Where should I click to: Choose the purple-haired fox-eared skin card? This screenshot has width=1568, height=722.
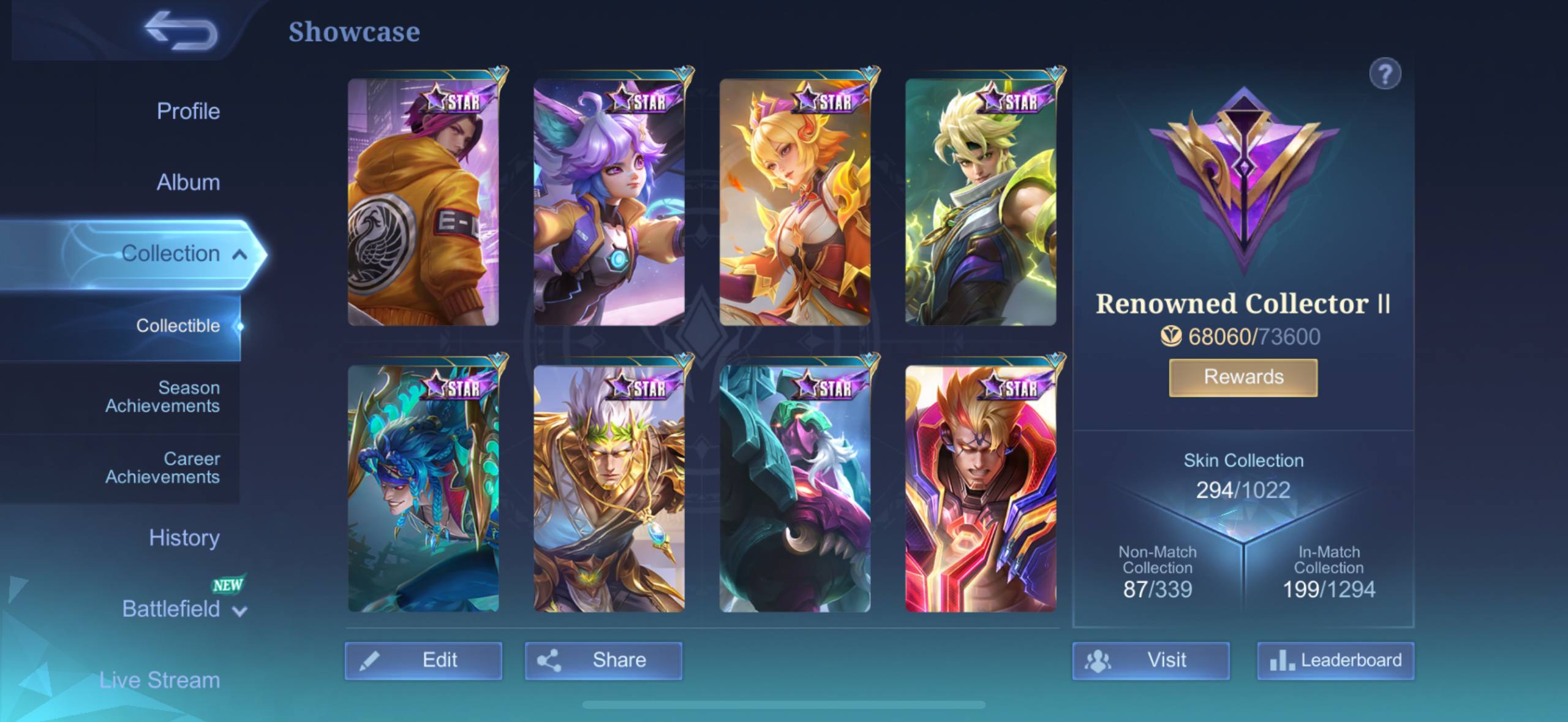pyautogui.click(x=609, y=202)
